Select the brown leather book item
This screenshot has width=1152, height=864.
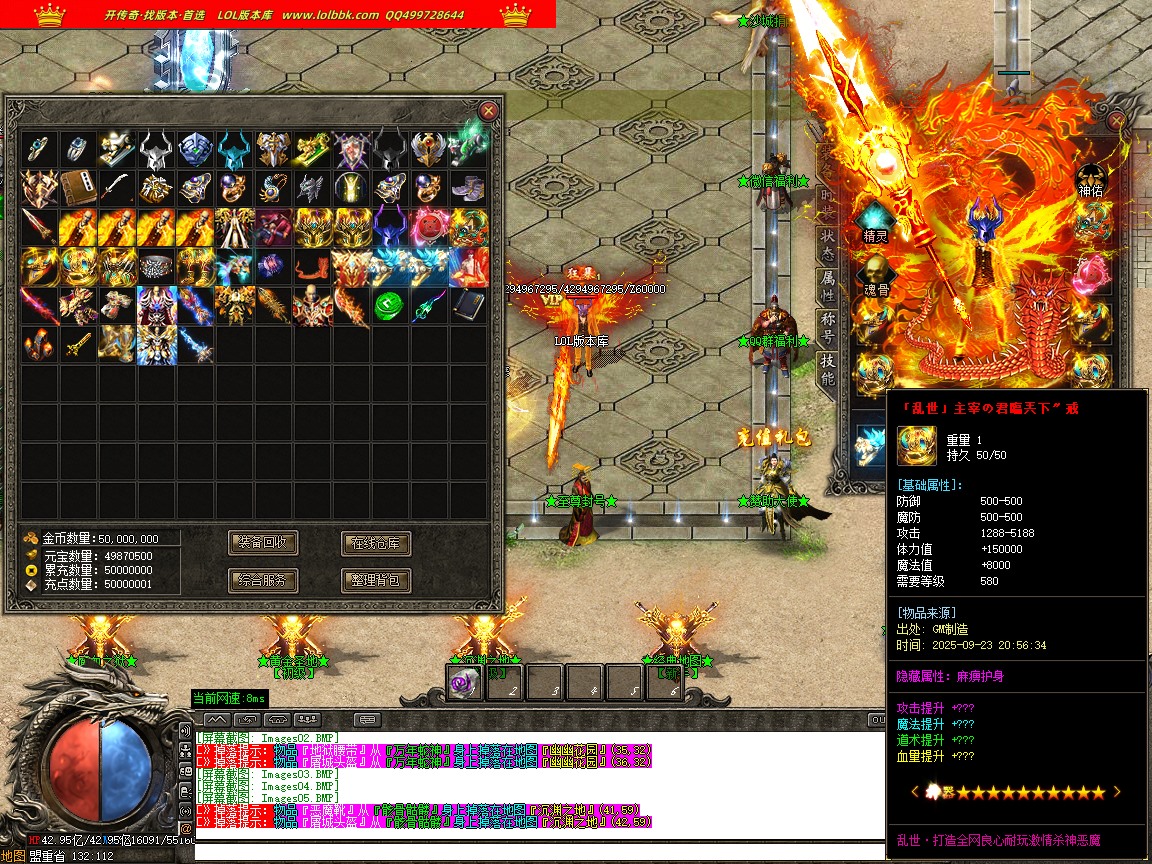click(78, 188)
